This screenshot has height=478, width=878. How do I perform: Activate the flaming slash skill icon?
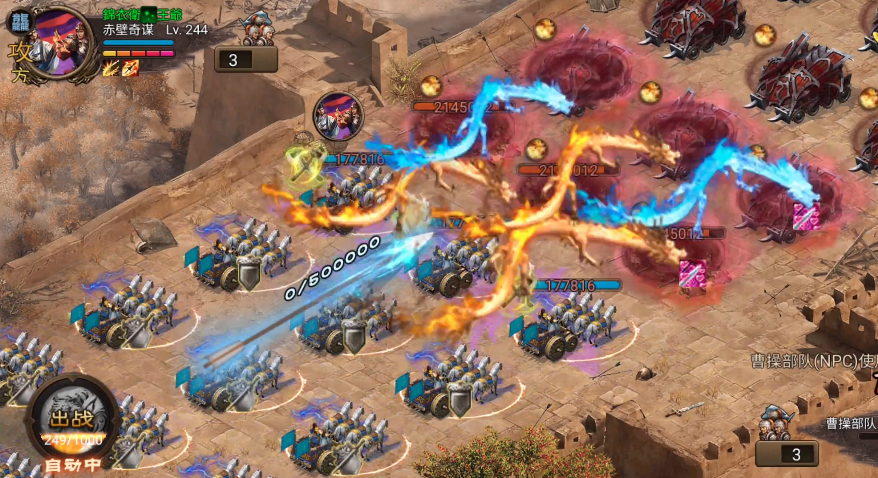coord(110,68)
